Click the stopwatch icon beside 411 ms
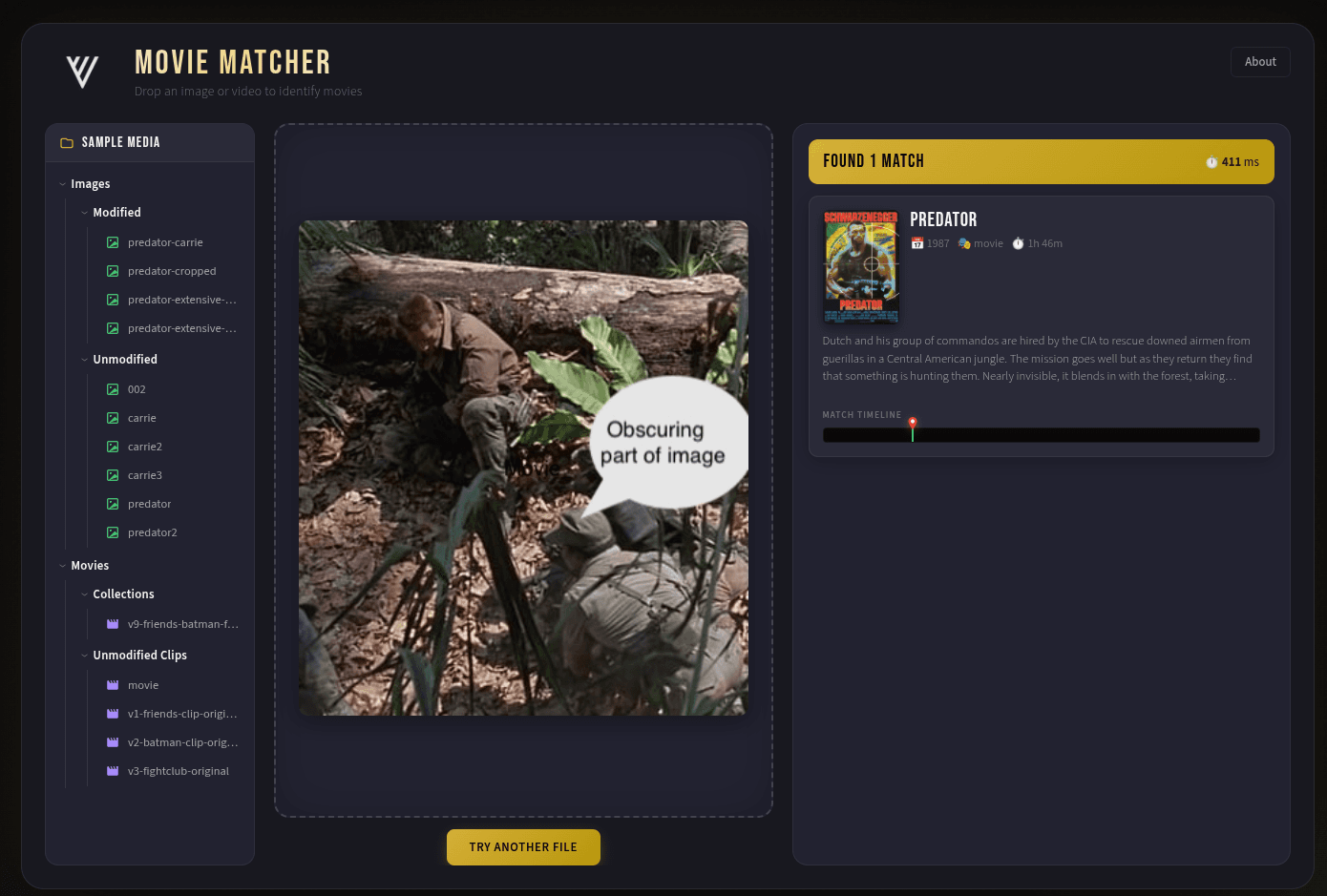Screen dimensions: 1327x896 (x=1211, y=161)
